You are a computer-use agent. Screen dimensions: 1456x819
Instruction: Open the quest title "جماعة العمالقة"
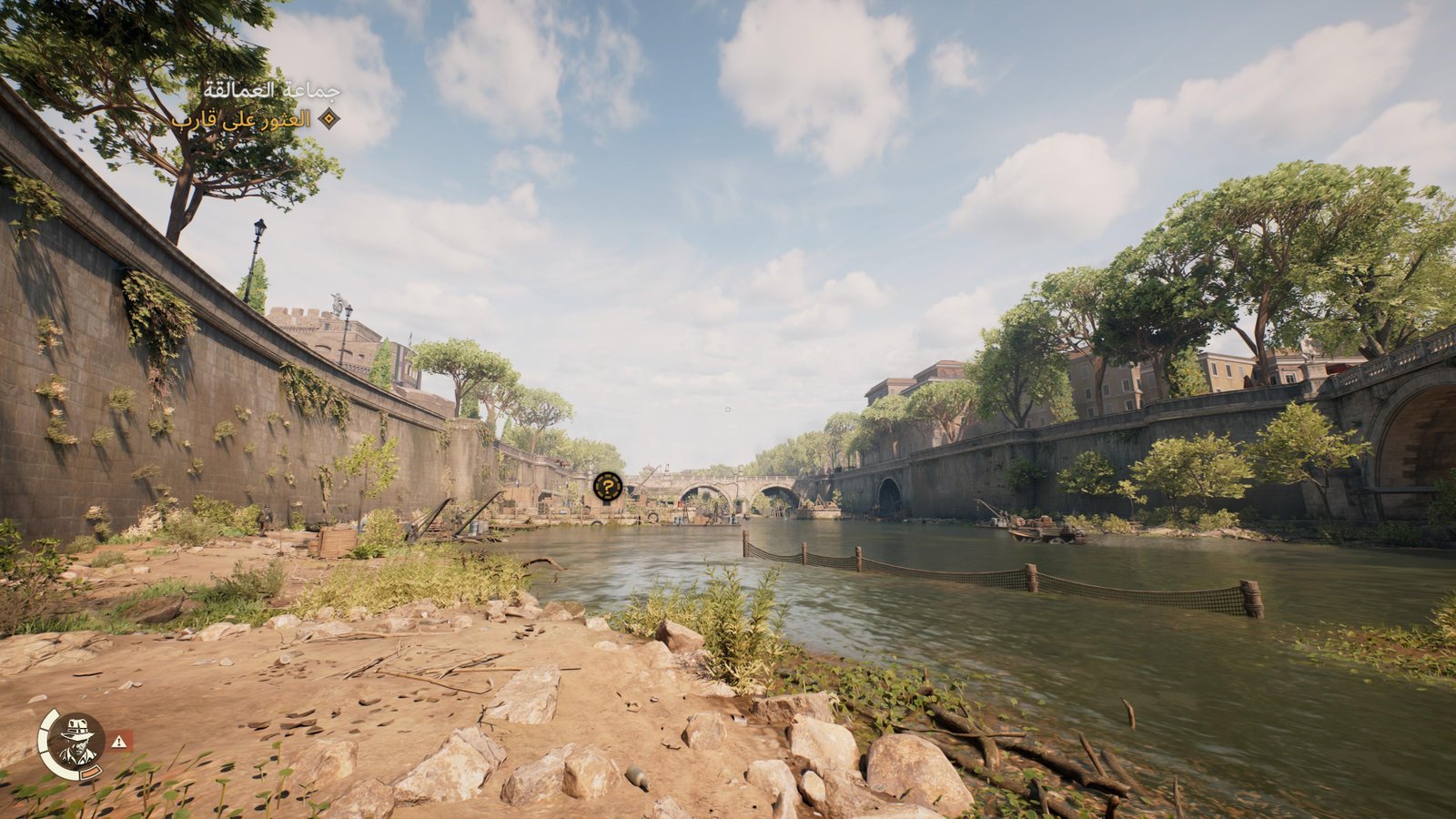coord(271,91)
